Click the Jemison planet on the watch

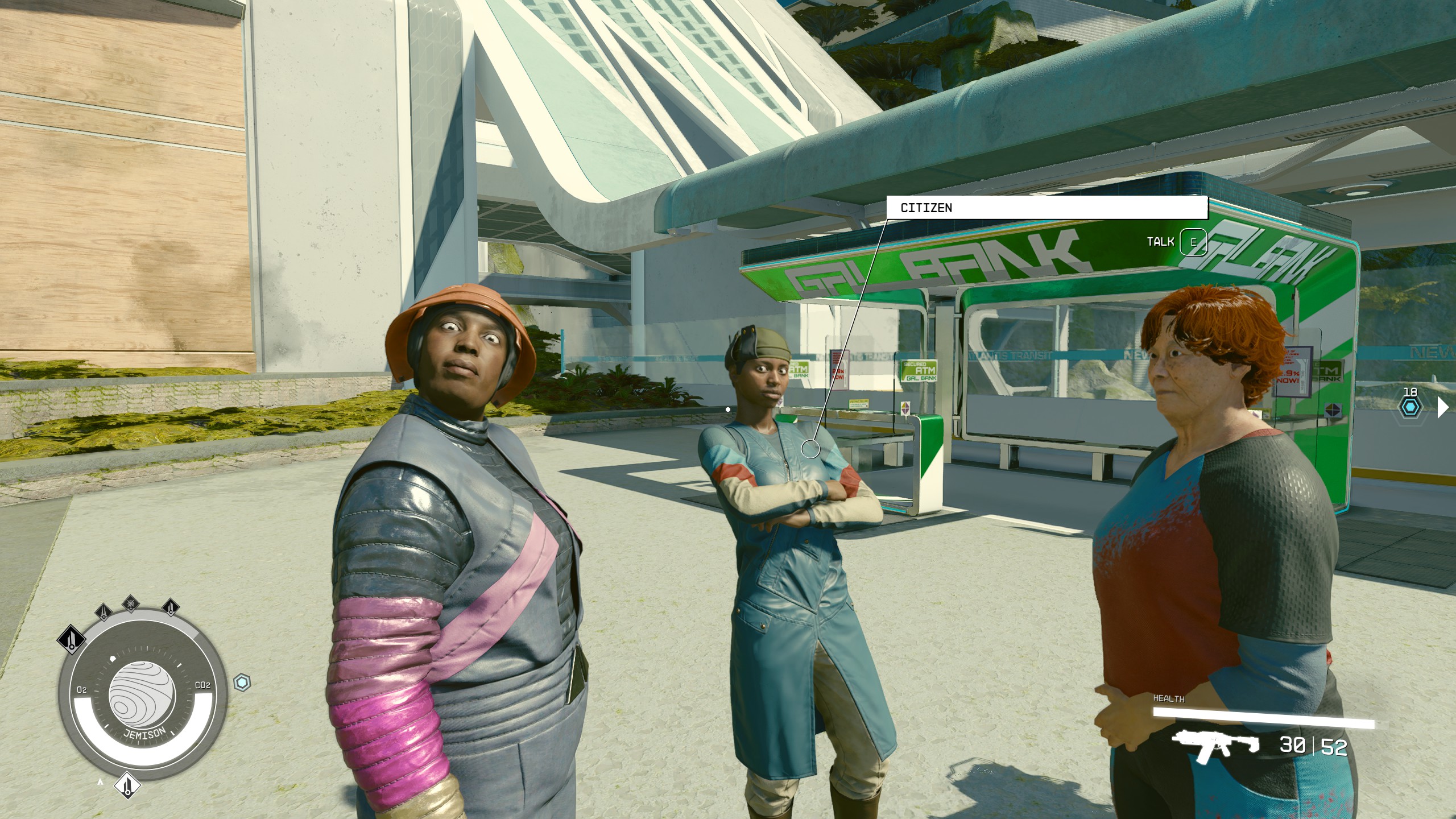tap(137, 697)
